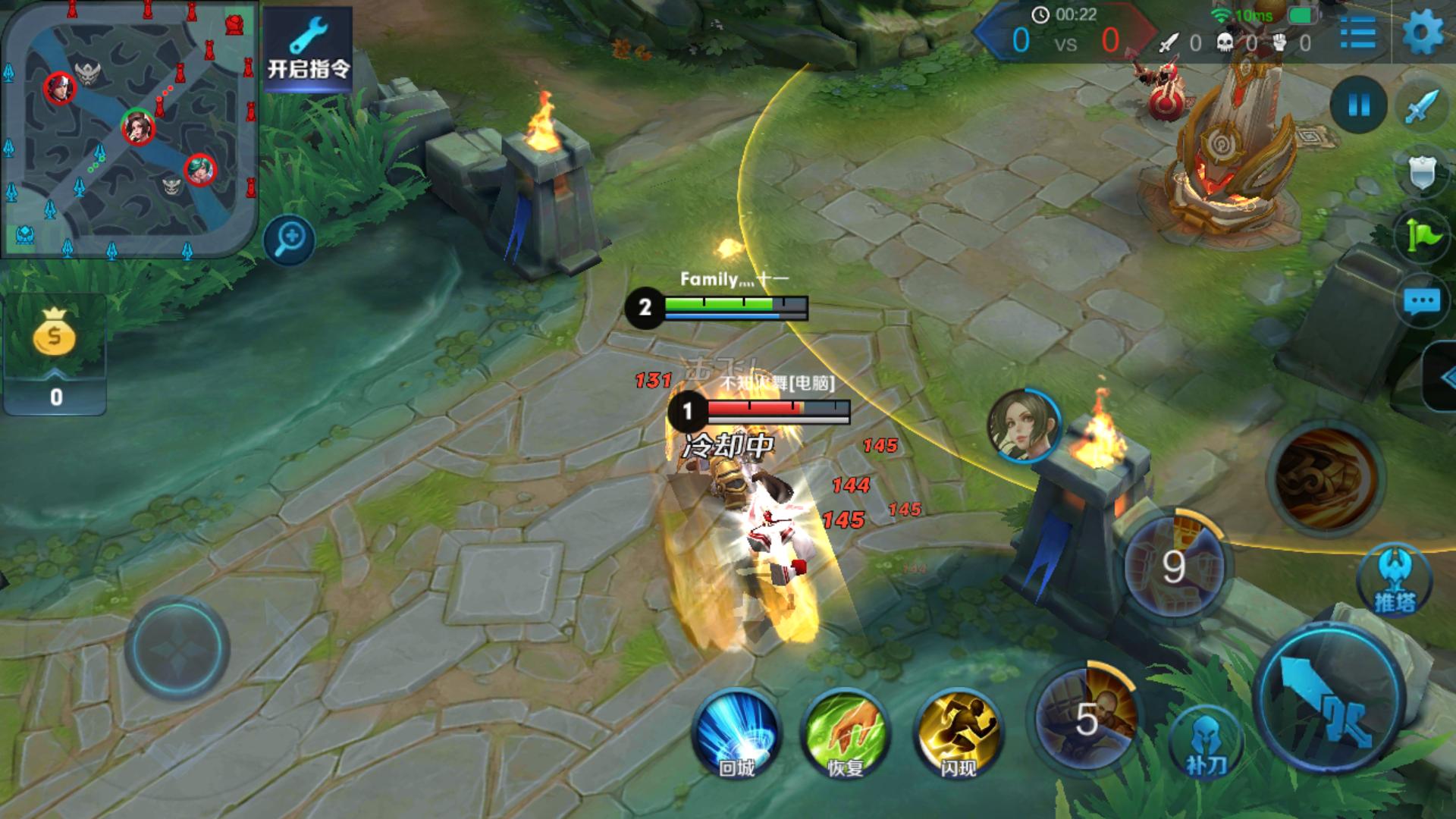1456x819 pixels.
Task: Open the 开启指令 command panel
Action: 308,49
